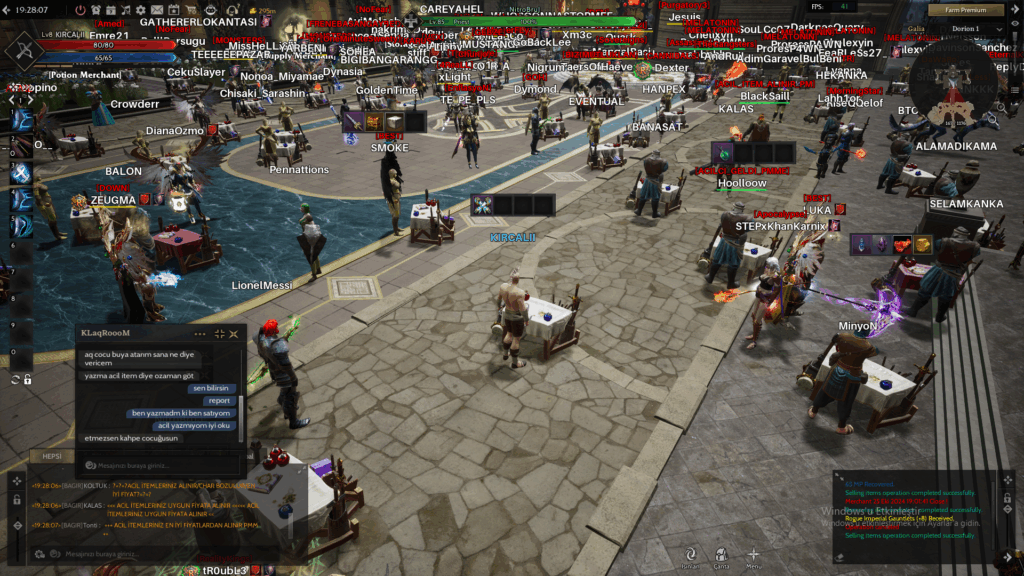
Task: Open the Çanta bag icon
Action: pyautogui.click(x=721, y=554)
